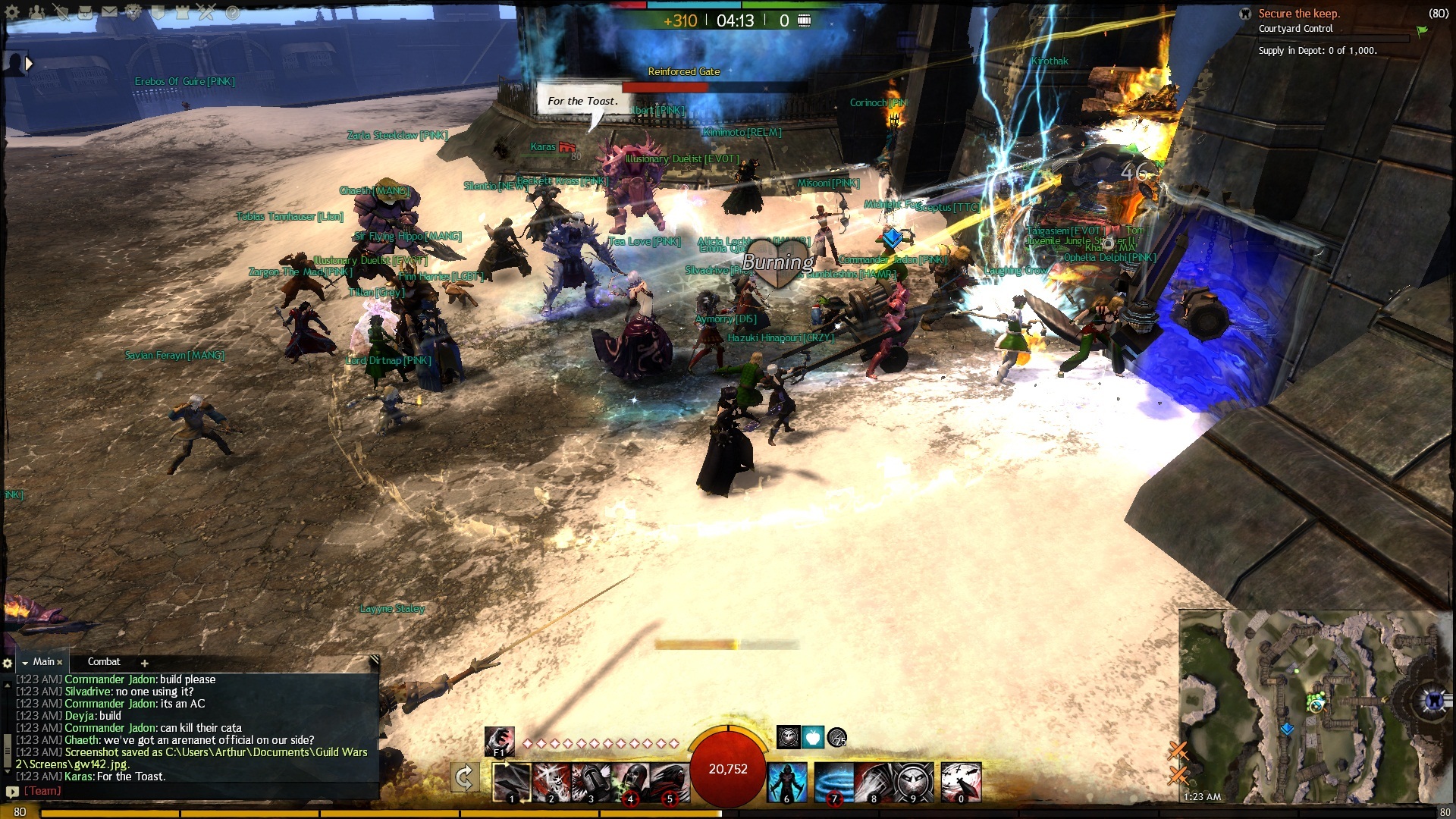Use the healing skill in slot 6
This screenshot has width=1456, height=819.
(786, 782)
